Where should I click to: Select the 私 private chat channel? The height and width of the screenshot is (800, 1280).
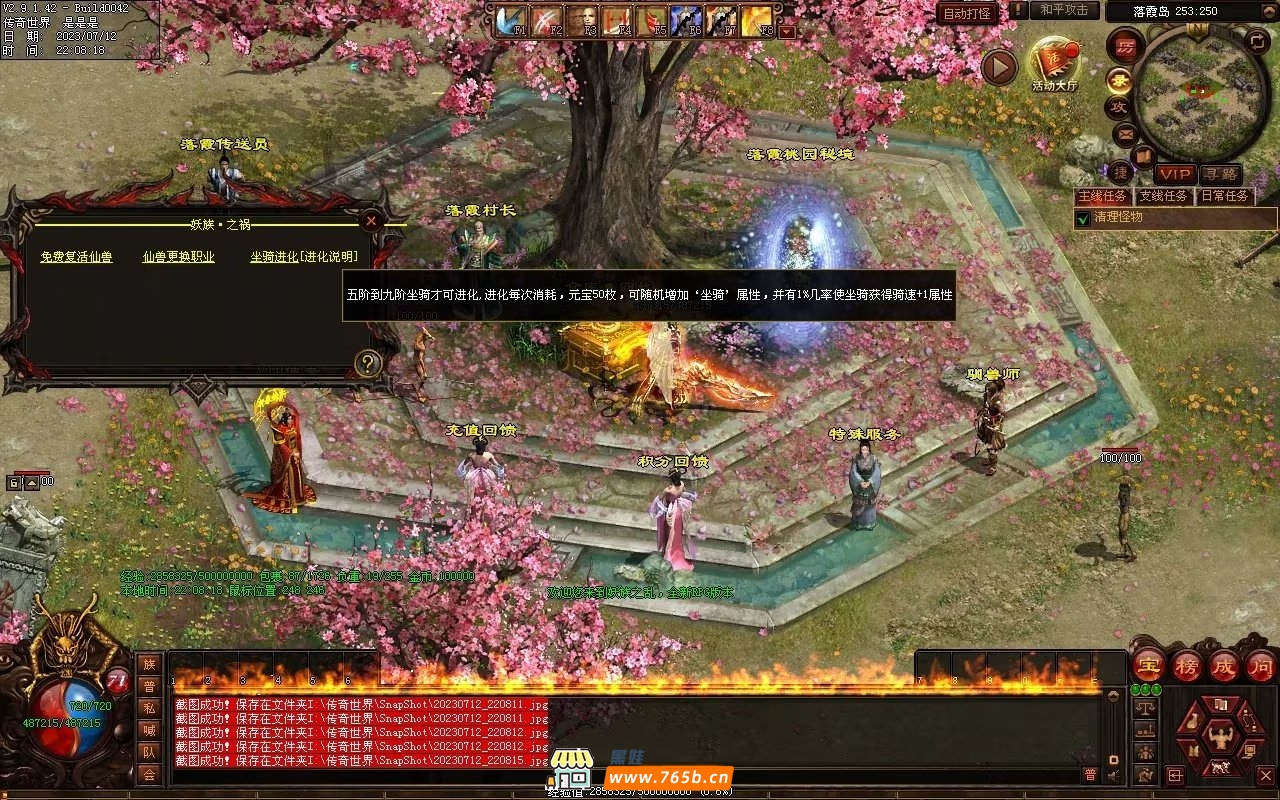[x=149, y=708]
